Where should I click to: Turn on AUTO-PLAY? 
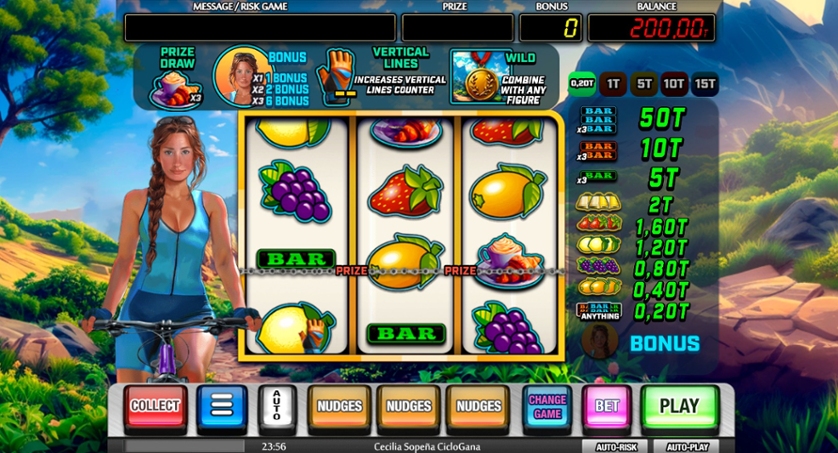689,446
